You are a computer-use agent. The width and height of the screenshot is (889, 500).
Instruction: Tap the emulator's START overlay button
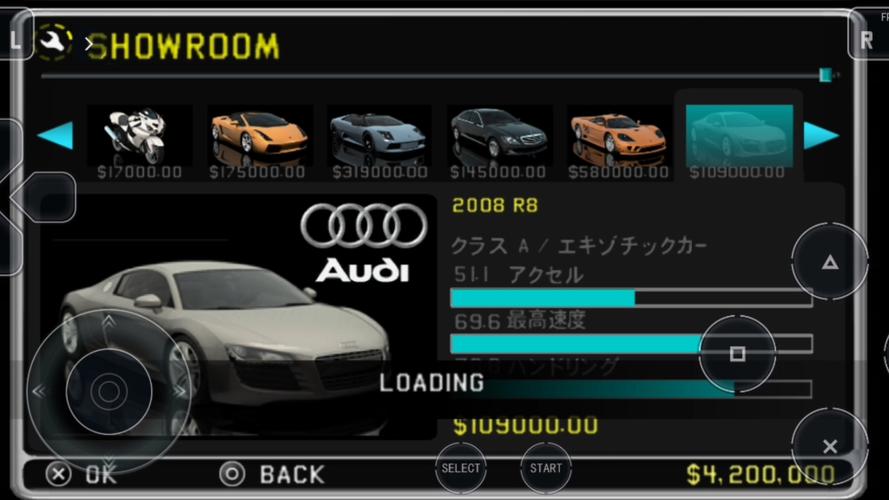click(x=546, y=468)
